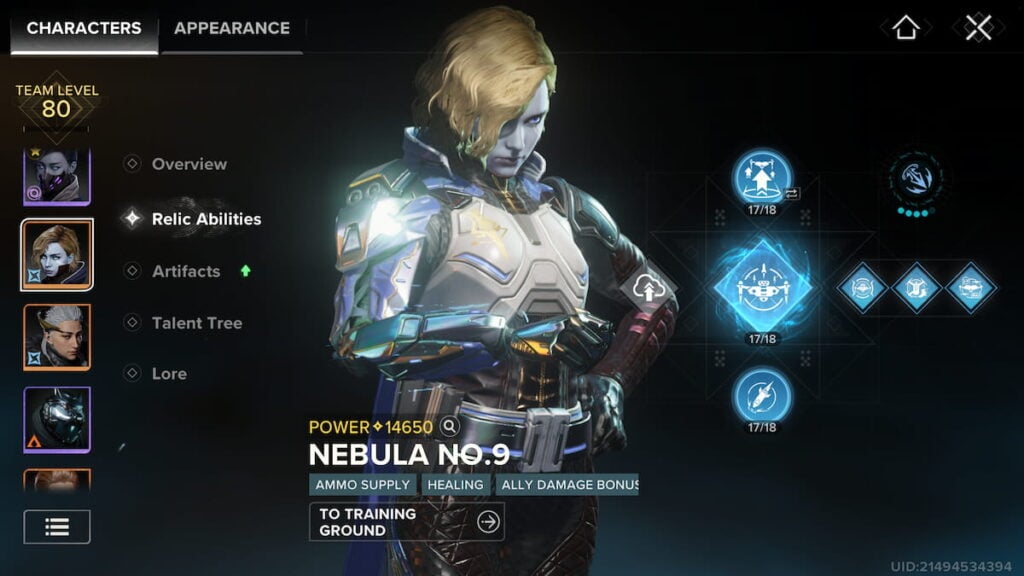This screenshot has width=1024, height=576.
Task: Select the bottom circular relic ability
Action: tap(762, 395)
